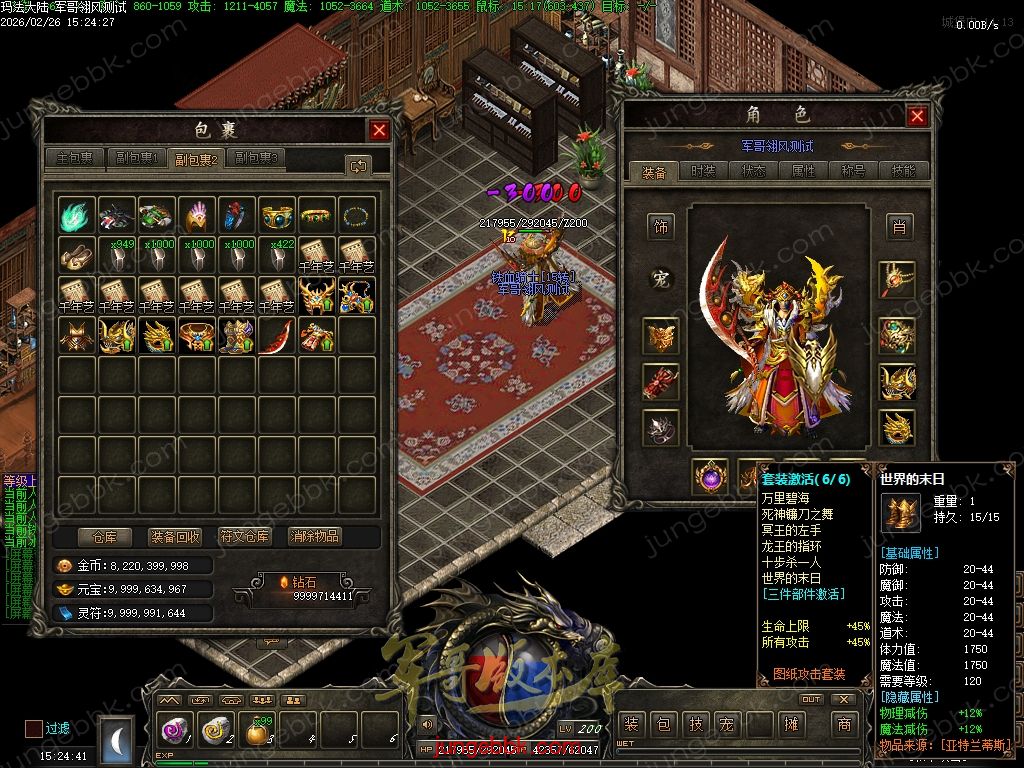
Task: Open the 副包裹1 bag tab
Action: tap(137, 158)
